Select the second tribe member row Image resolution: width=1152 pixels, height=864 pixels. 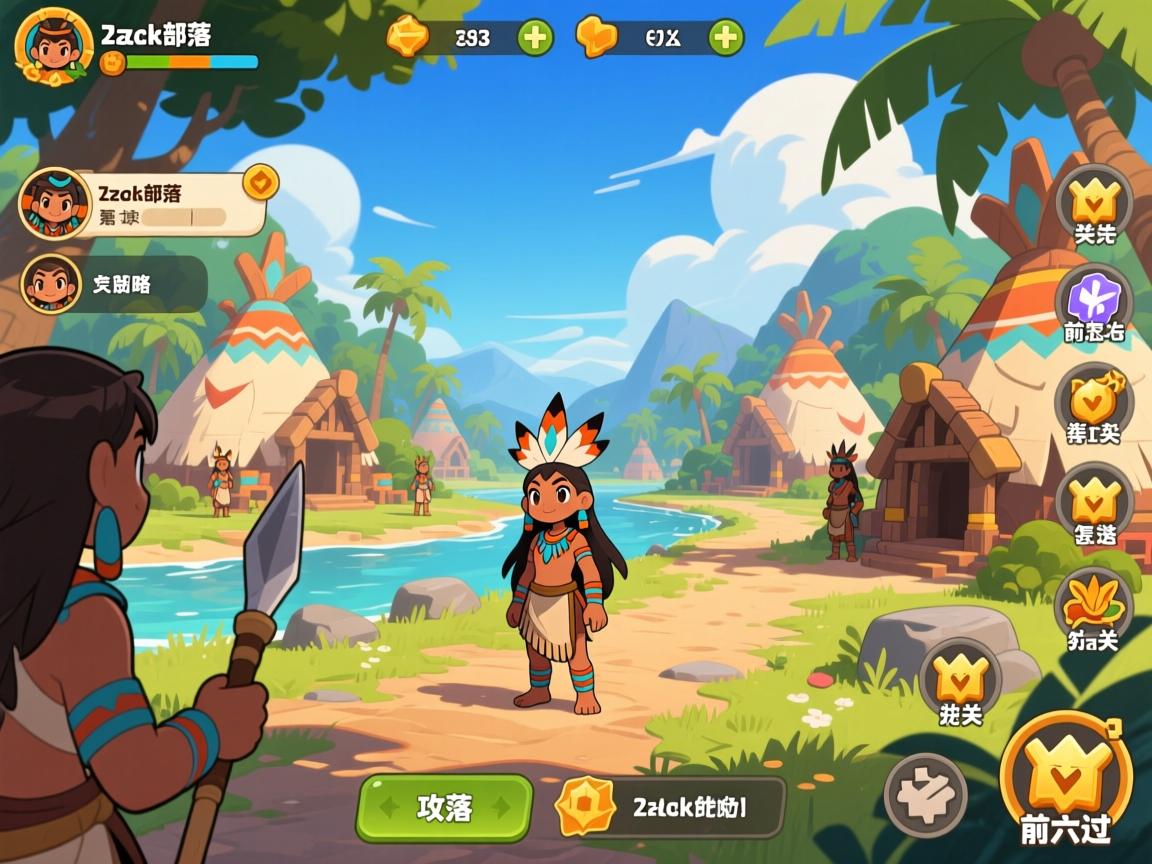point(115,284)
